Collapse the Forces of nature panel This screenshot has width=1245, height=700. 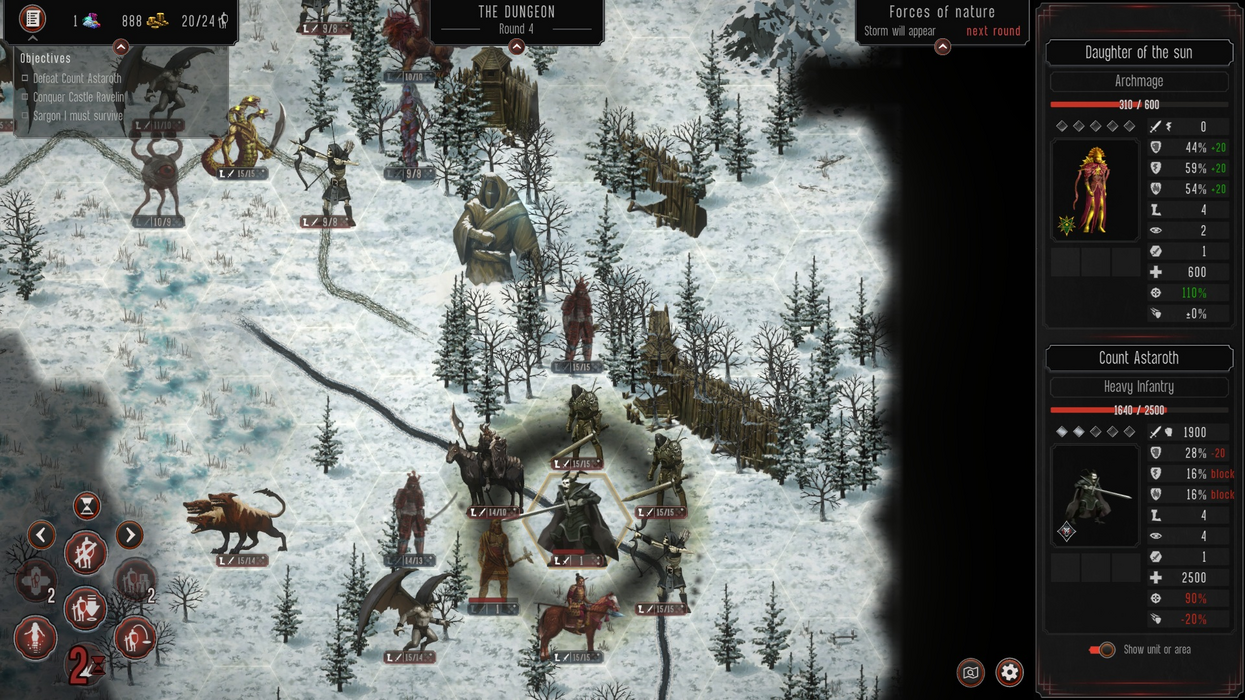click(x=942, y=47)
